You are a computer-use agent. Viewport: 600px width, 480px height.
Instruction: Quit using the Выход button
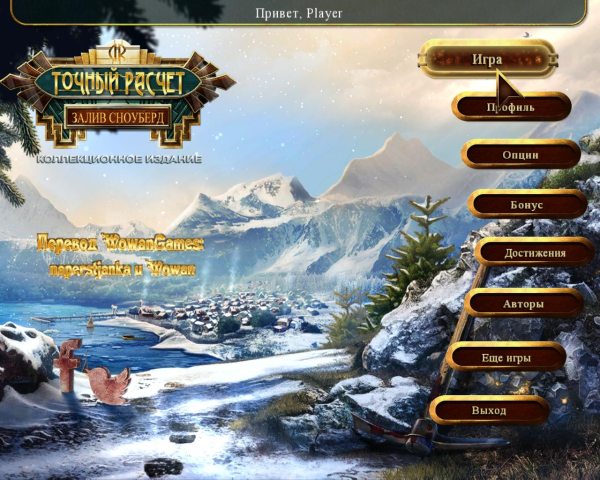click(489, 410)
